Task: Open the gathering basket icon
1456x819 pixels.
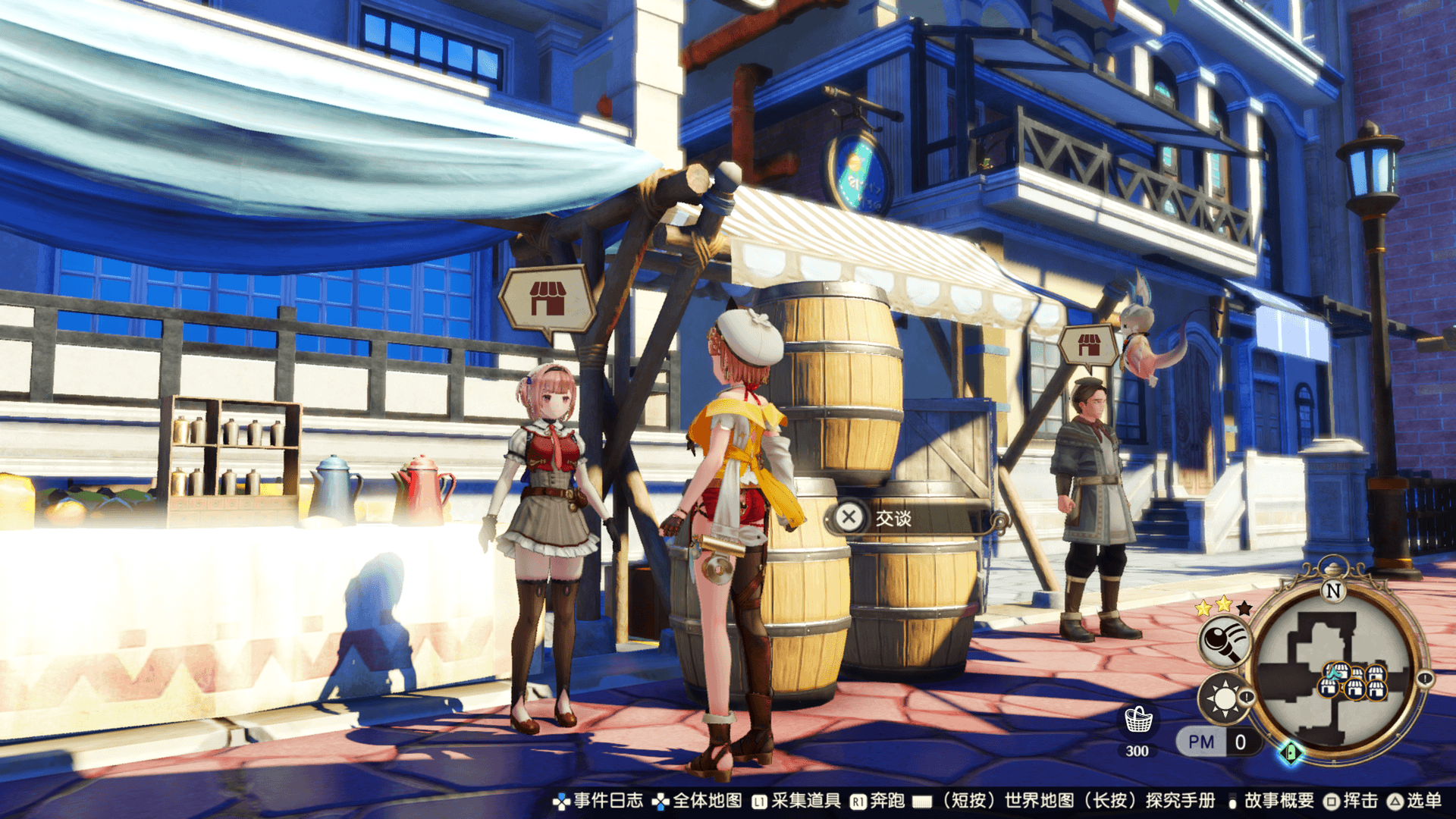Action: click(x=1137, y=720)
